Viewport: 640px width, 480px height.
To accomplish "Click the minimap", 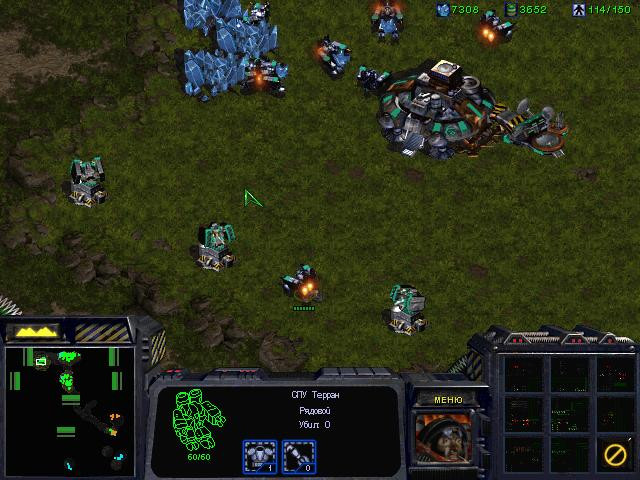I will coord(68,410).
